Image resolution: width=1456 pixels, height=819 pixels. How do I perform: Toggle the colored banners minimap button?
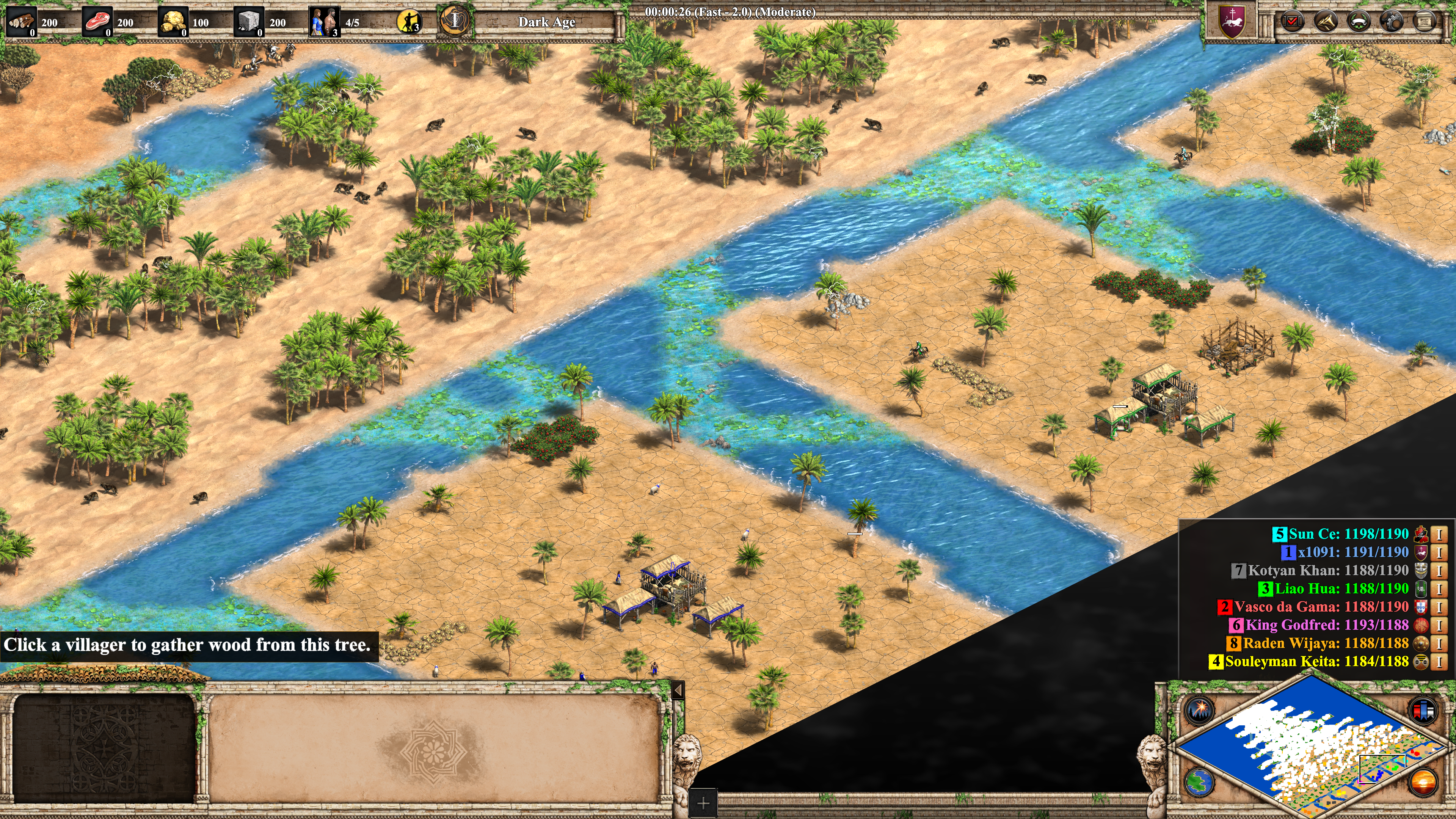click(1423, 709)
